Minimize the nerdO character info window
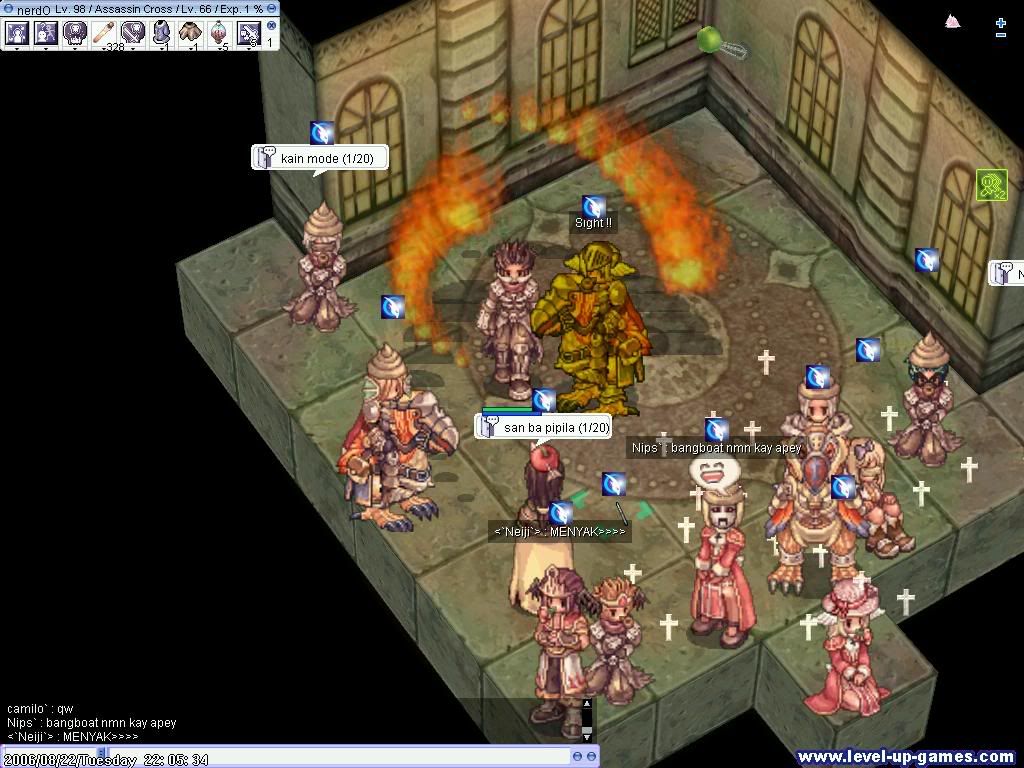This screenshot has width=1024, height=768. (x=272, y=9)
